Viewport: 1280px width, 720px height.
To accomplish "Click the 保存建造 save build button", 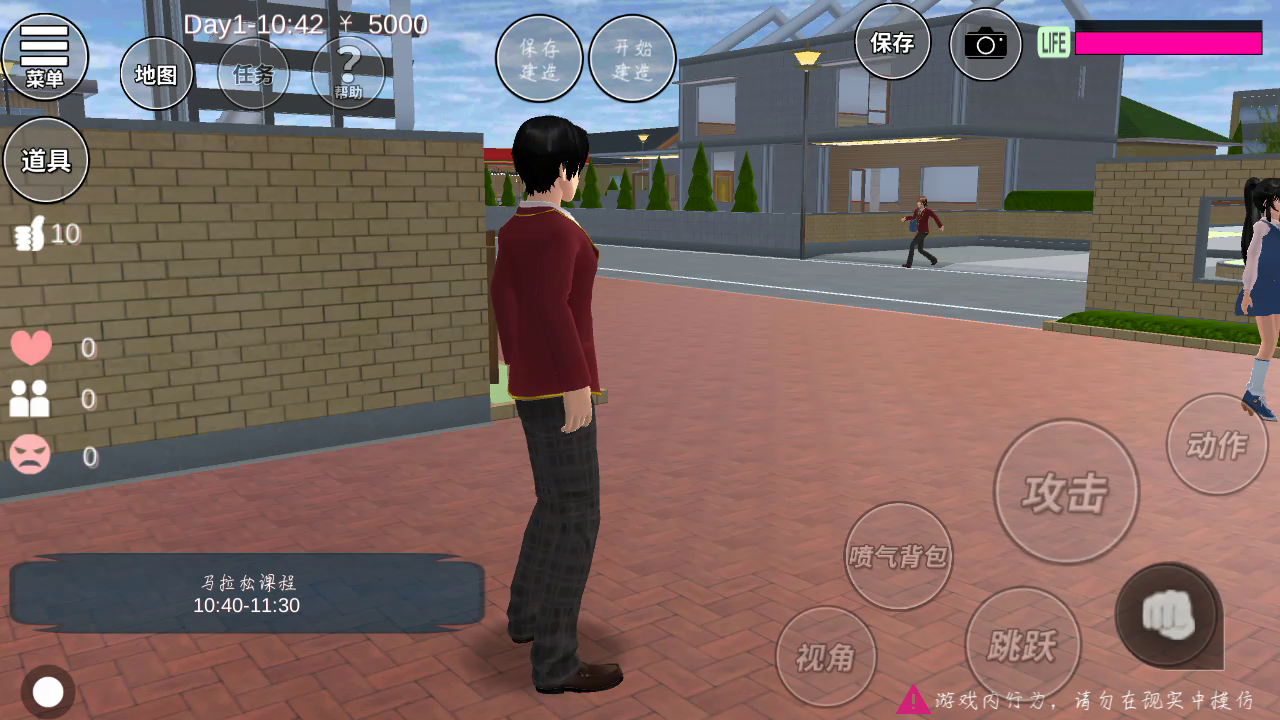I will [539, 59].
